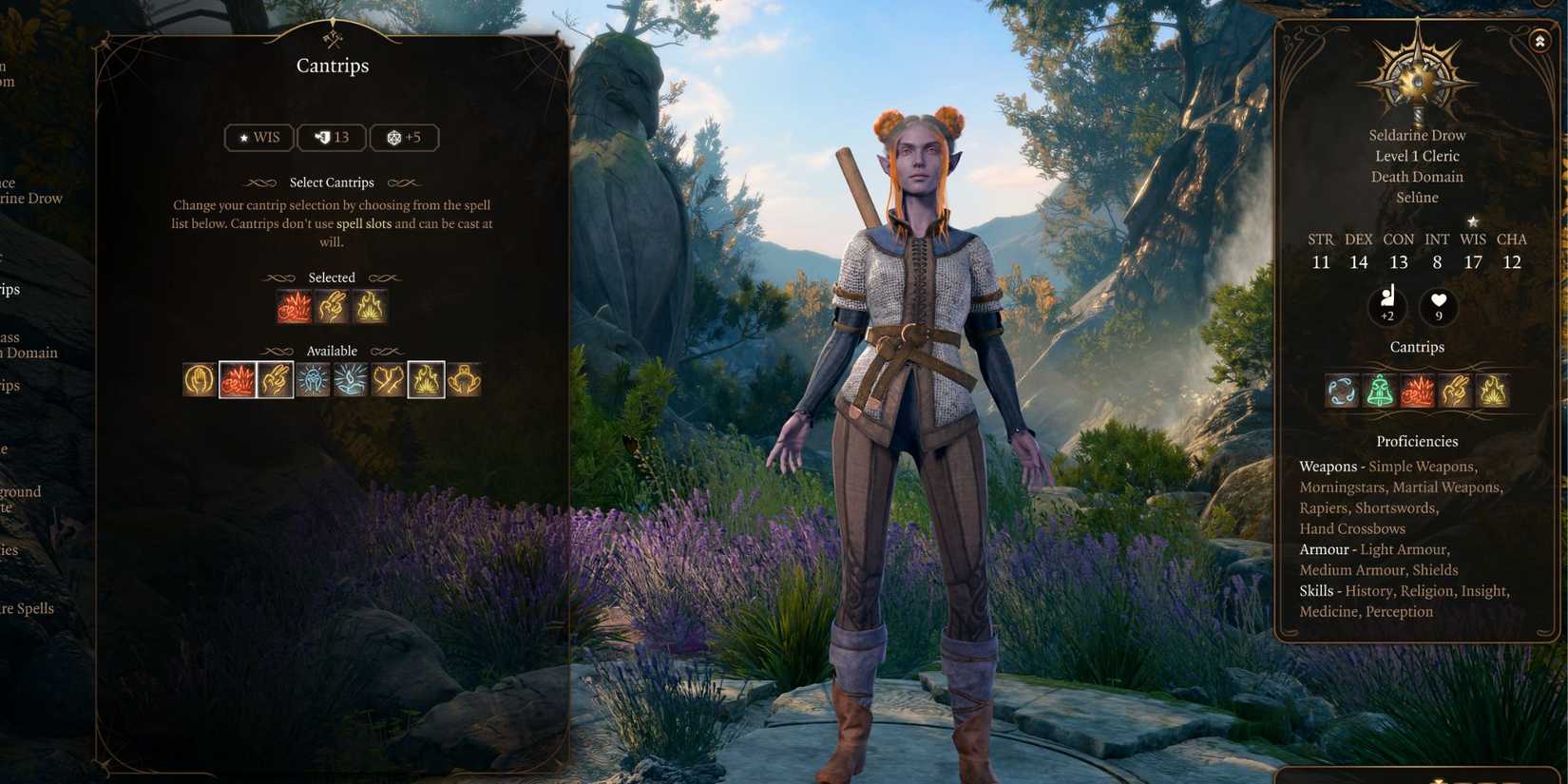Screen dimensions: 1568x784
Task: Deselect the red explosion cantrip under Selected
Action: 295,306
